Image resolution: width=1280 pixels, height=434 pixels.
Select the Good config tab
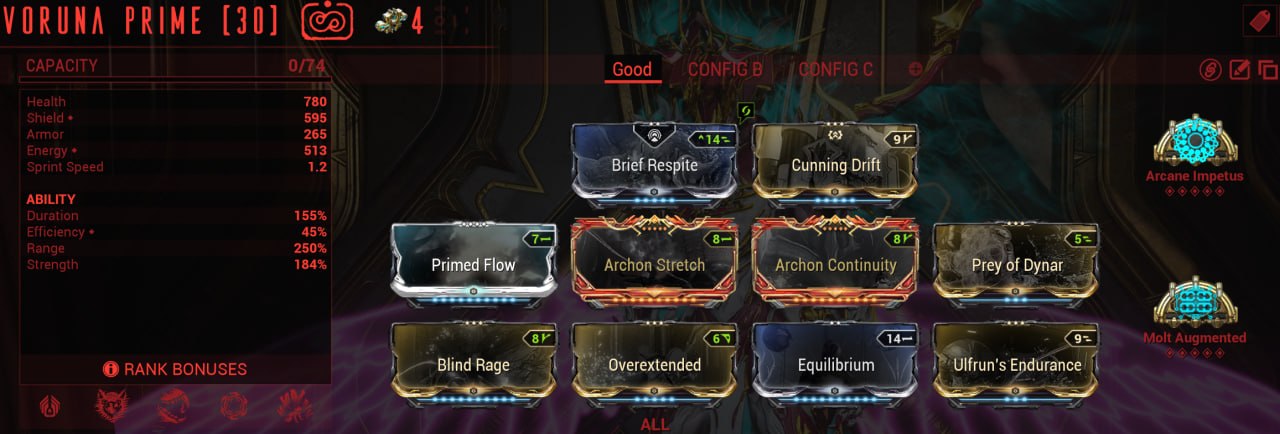[632, 69]
